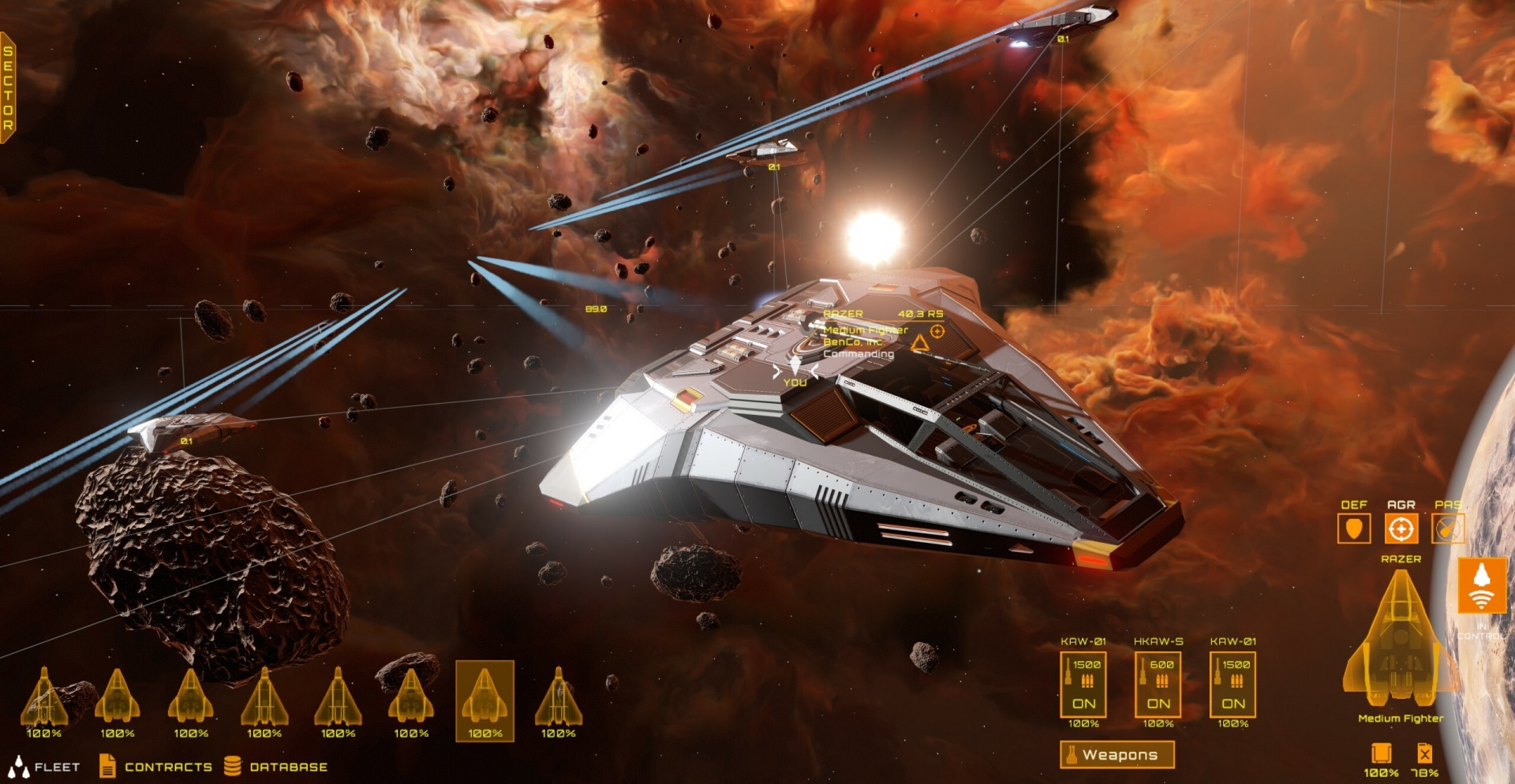Click the In Control ship button
The height and width of the screenshot is (784, 1515).
1481,586
